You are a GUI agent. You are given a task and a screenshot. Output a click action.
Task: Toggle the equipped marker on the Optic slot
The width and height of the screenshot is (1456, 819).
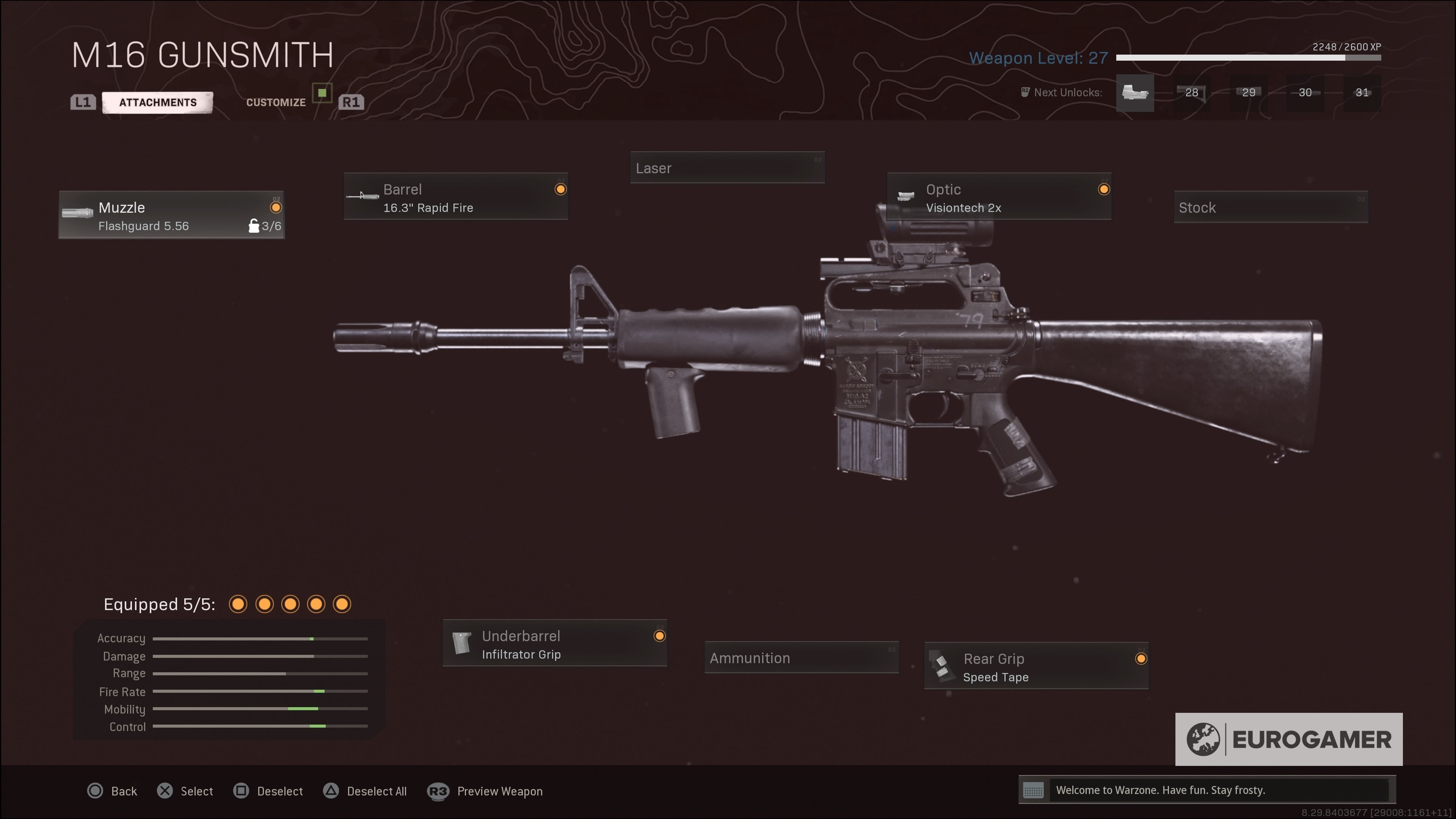coord(1104,189)
